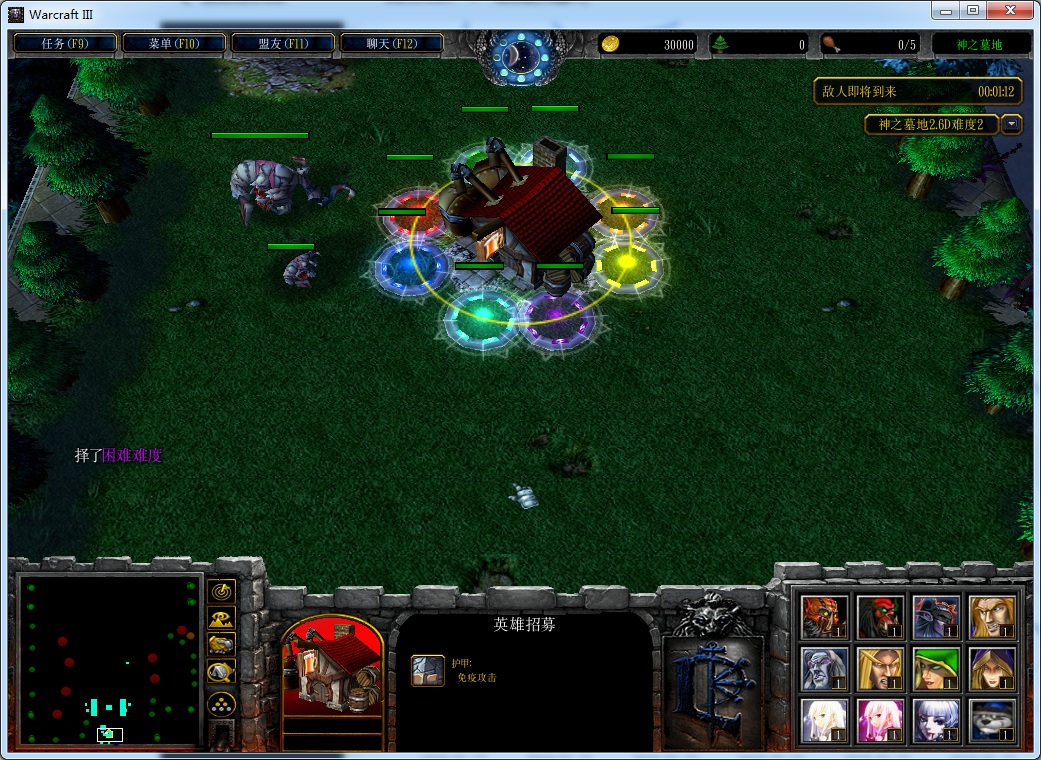This screenshot has height=760, width=1041.
Task: Open the 聊天 (F12) chat log
Action: pos(391,43)
